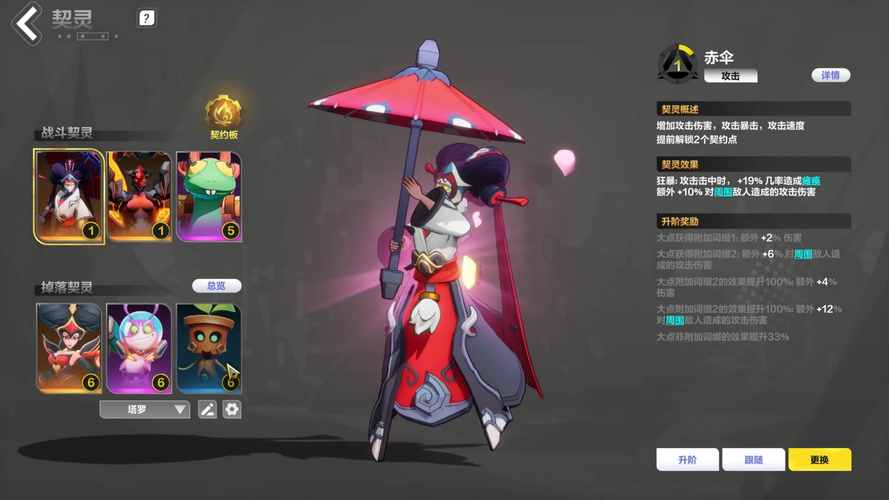Select the umbrella lady battle spirit card
The height and width of the screenshot is (500, 889).
69,196
